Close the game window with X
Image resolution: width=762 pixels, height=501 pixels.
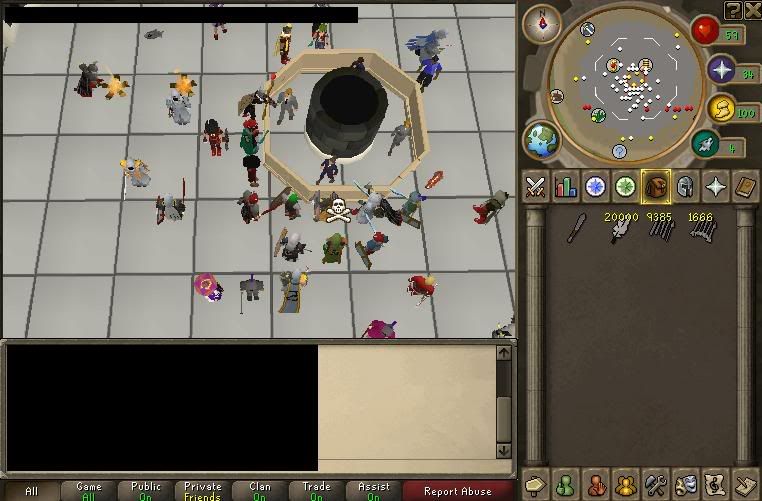point(751,11)
